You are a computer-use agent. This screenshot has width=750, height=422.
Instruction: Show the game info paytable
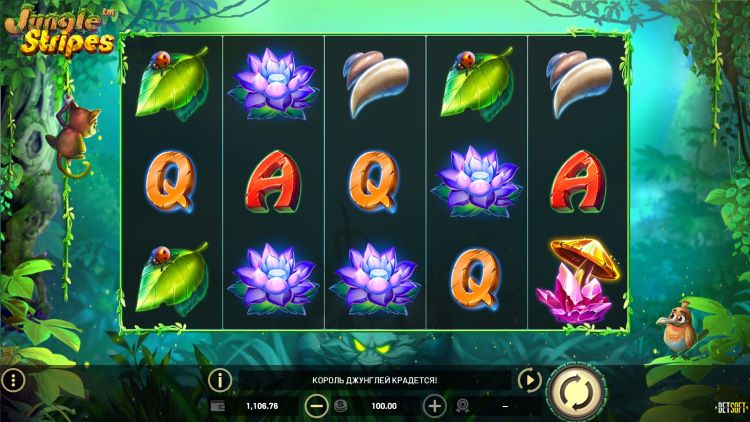coord(220,380)
